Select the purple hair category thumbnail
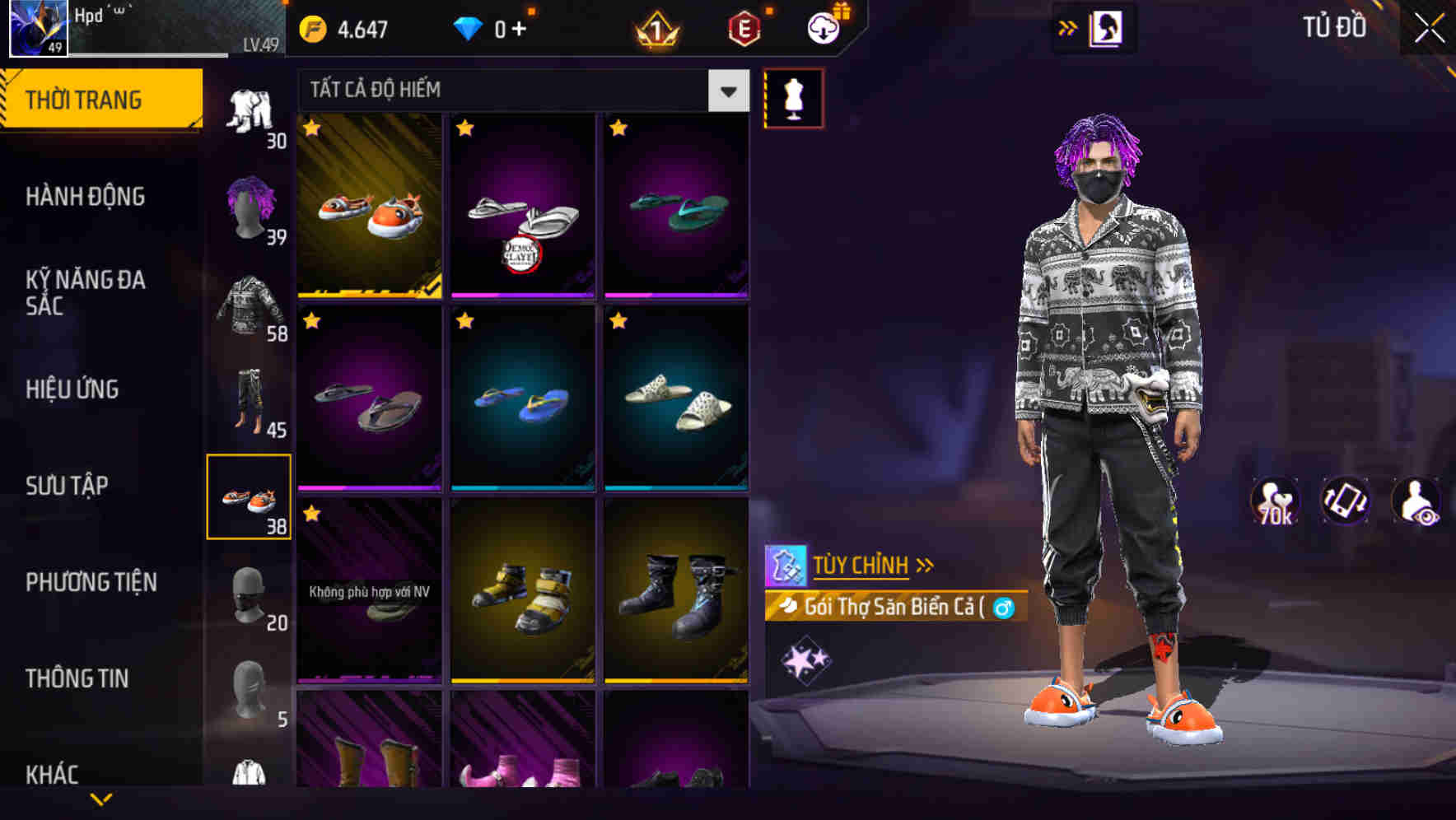1456x820 pixels. pyautogui.click(x=250, y=208)
